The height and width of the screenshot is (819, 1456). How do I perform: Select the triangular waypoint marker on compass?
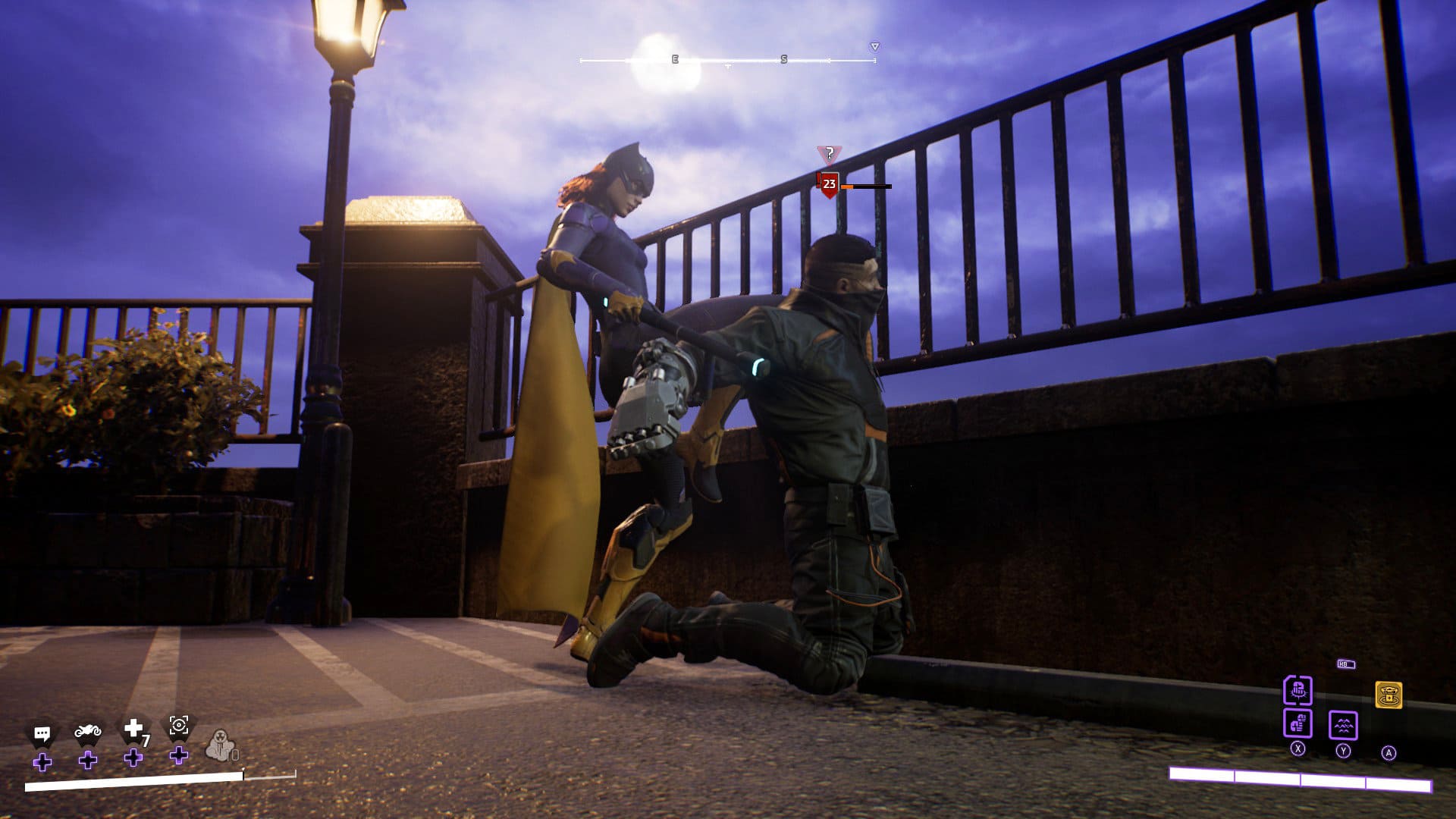click(874, 47)
